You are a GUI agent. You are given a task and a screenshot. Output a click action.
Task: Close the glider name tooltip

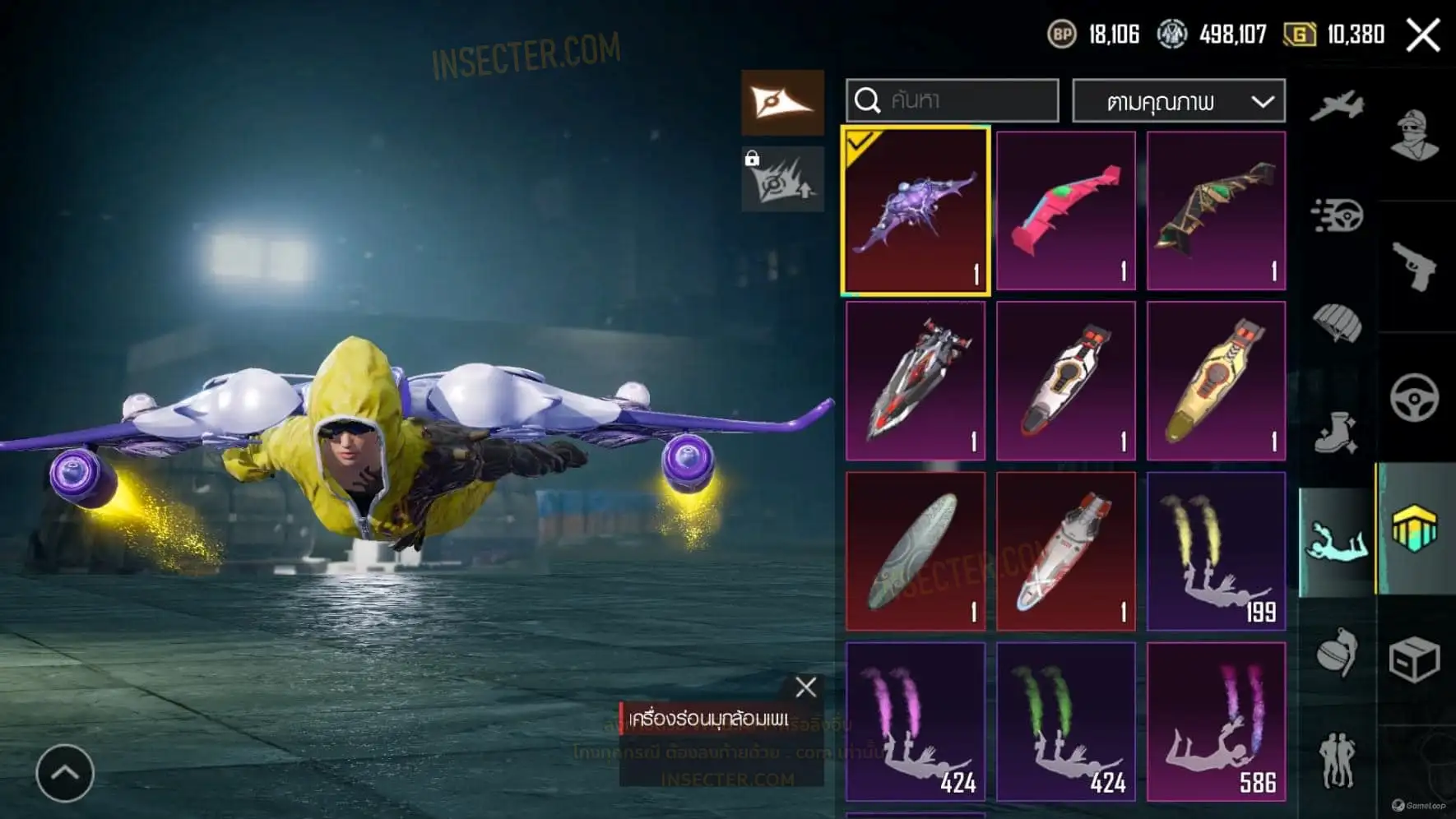pos(806,687)
